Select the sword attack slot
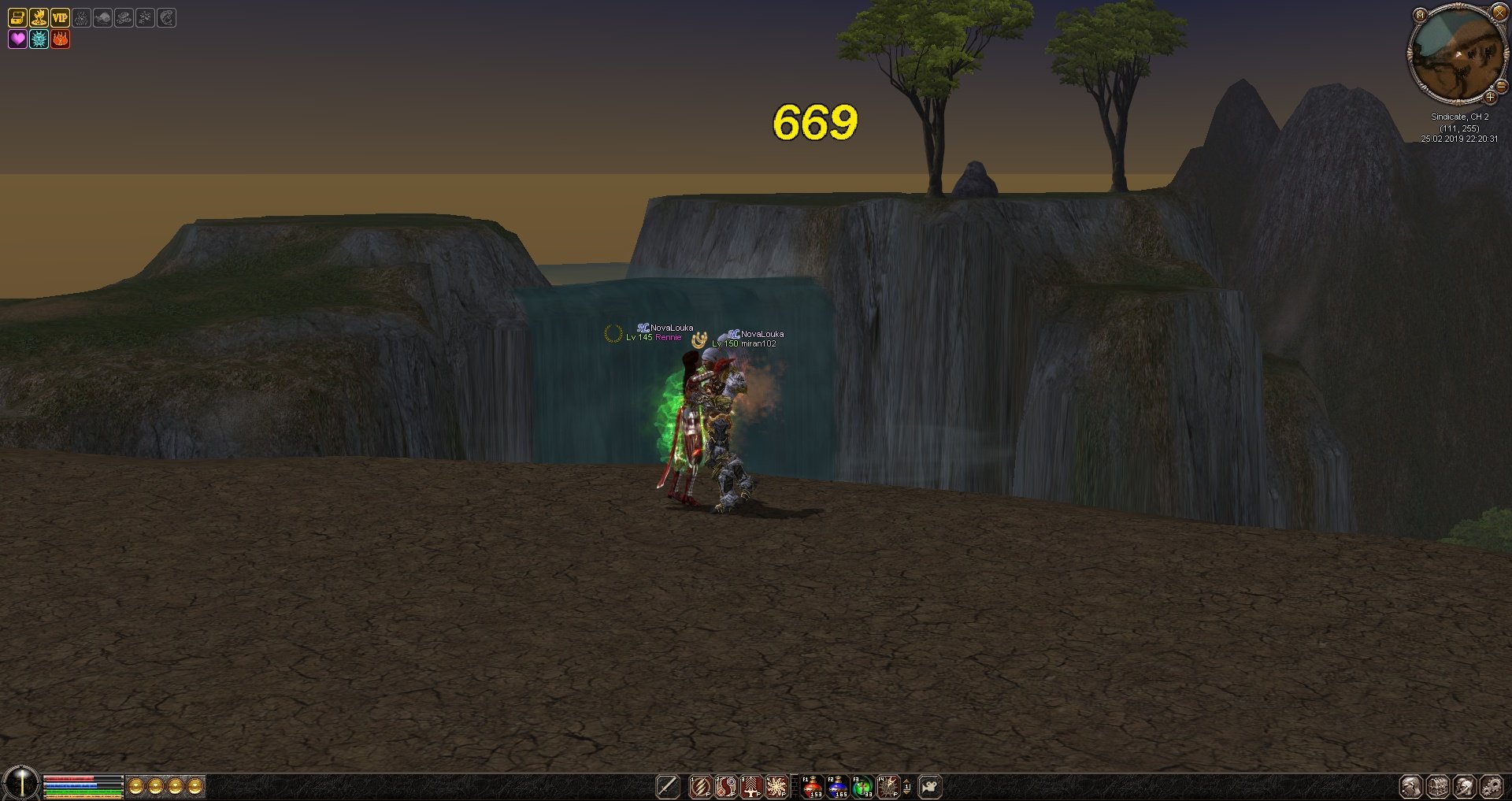 668,786
